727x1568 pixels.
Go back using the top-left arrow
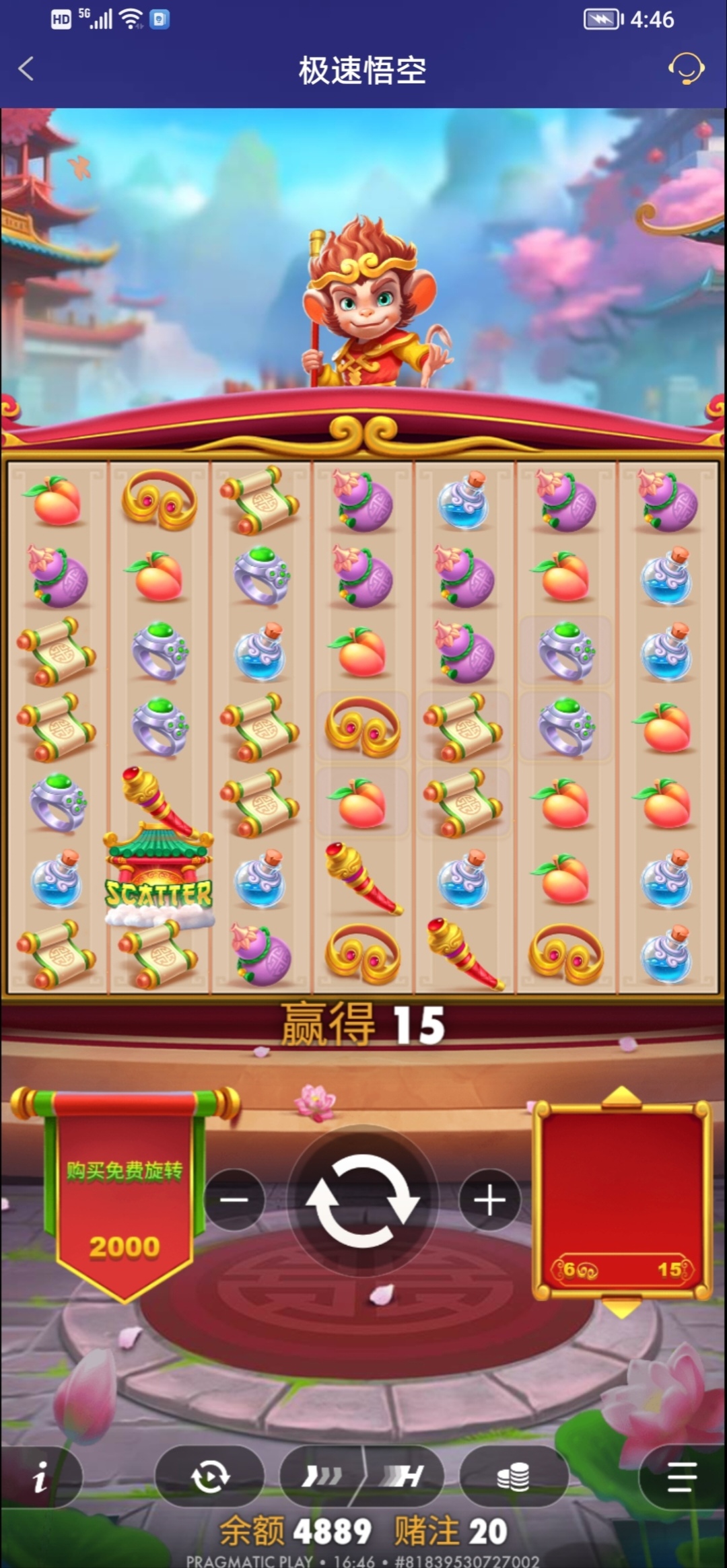[26, 69]
